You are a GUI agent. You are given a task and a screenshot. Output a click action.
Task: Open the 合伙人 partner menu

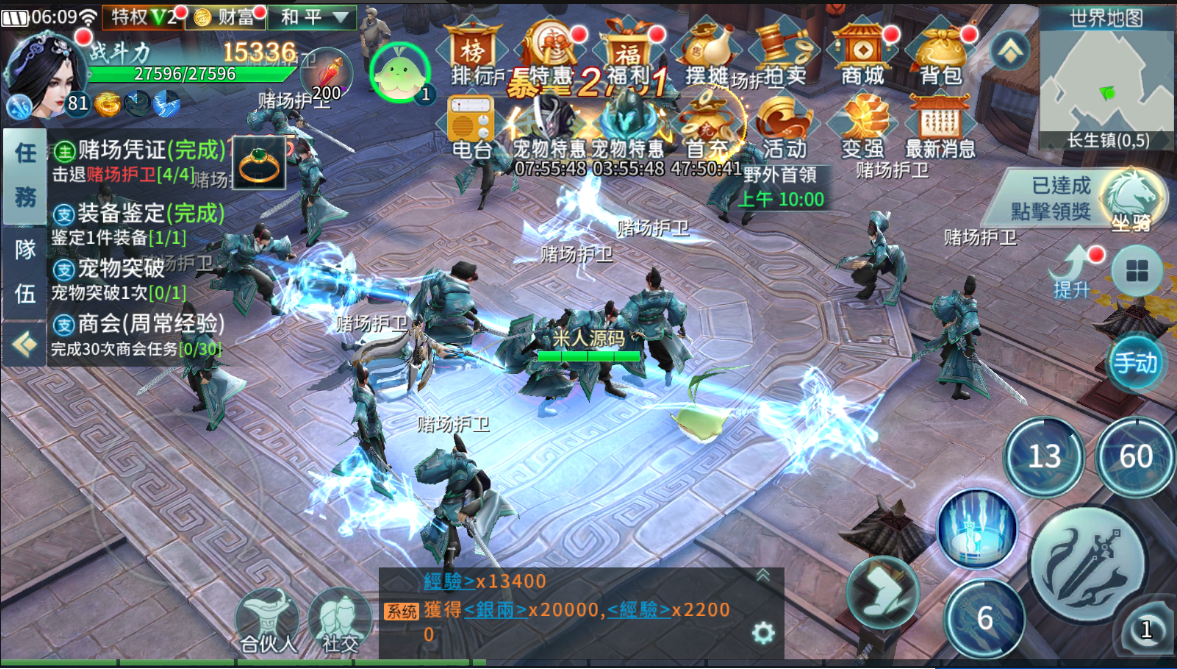268,620
